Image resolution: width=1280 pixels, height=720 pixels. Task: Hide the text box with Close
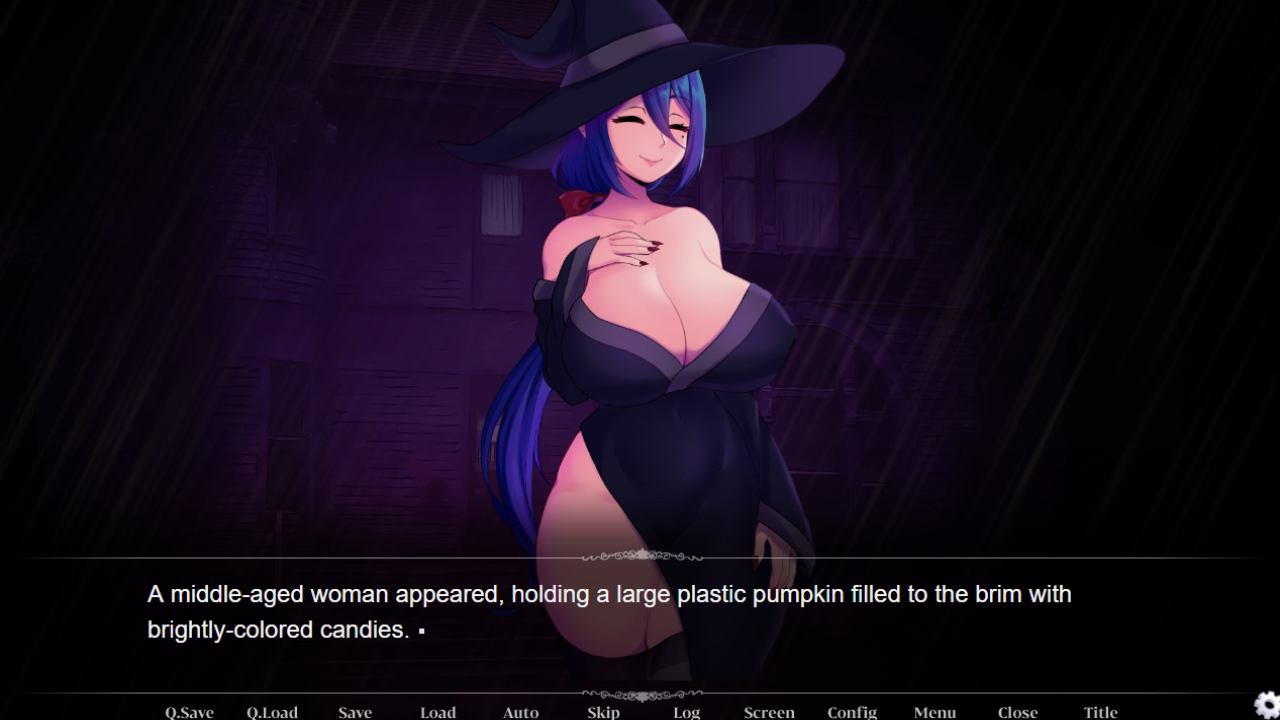(x=1018, y=712)
